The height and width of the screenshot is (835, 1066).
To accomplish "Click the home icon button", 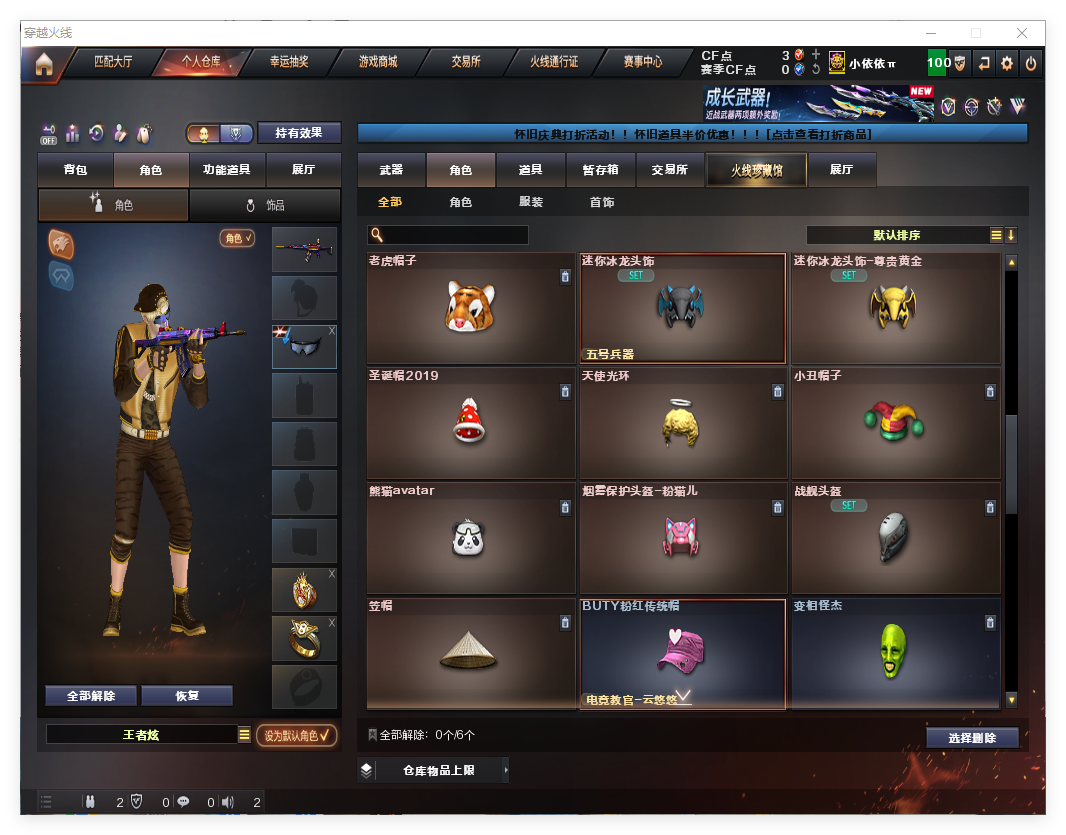I will point(43,64).
